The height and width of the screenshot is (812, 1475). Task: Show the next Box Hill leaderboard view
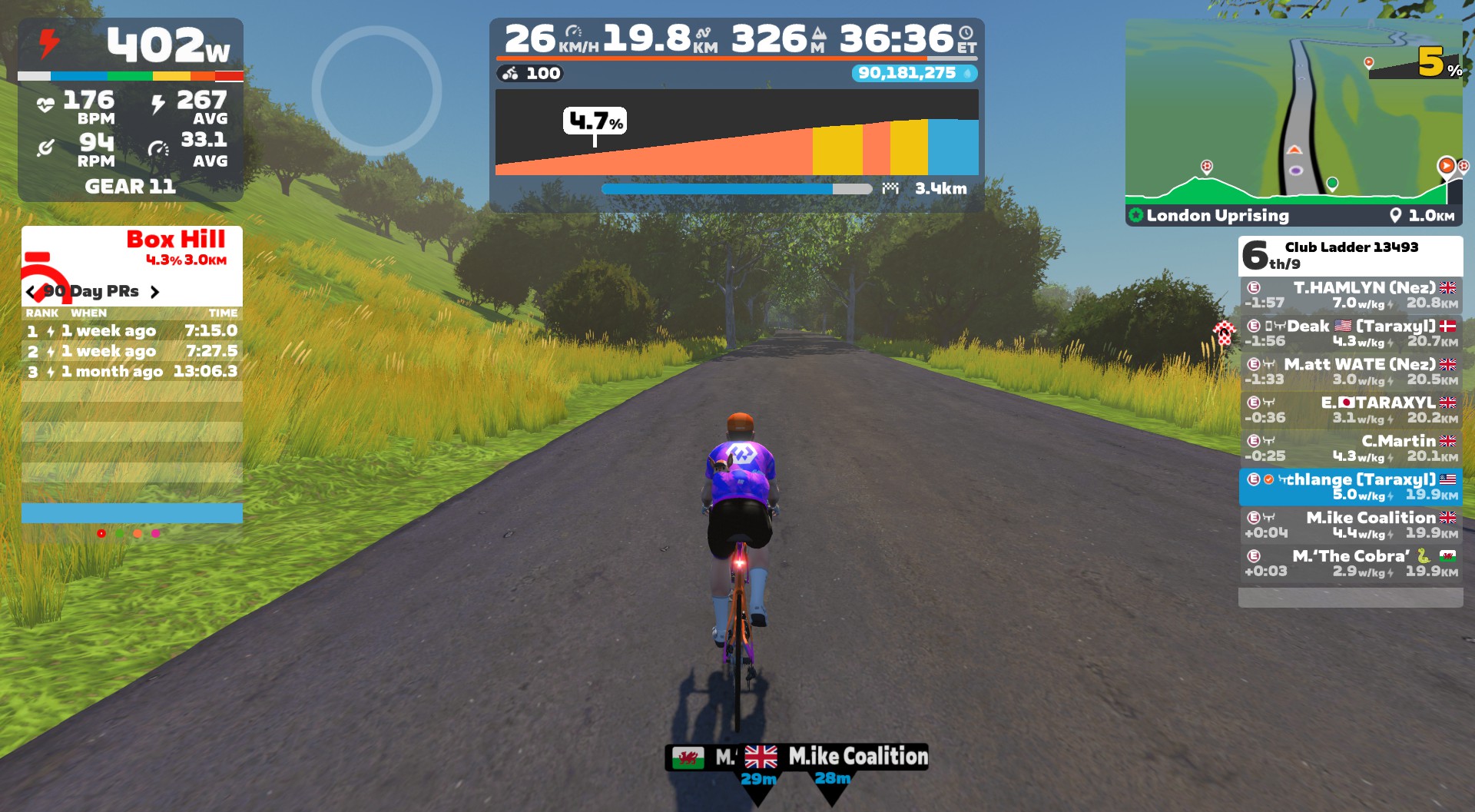tap(155, 292)
